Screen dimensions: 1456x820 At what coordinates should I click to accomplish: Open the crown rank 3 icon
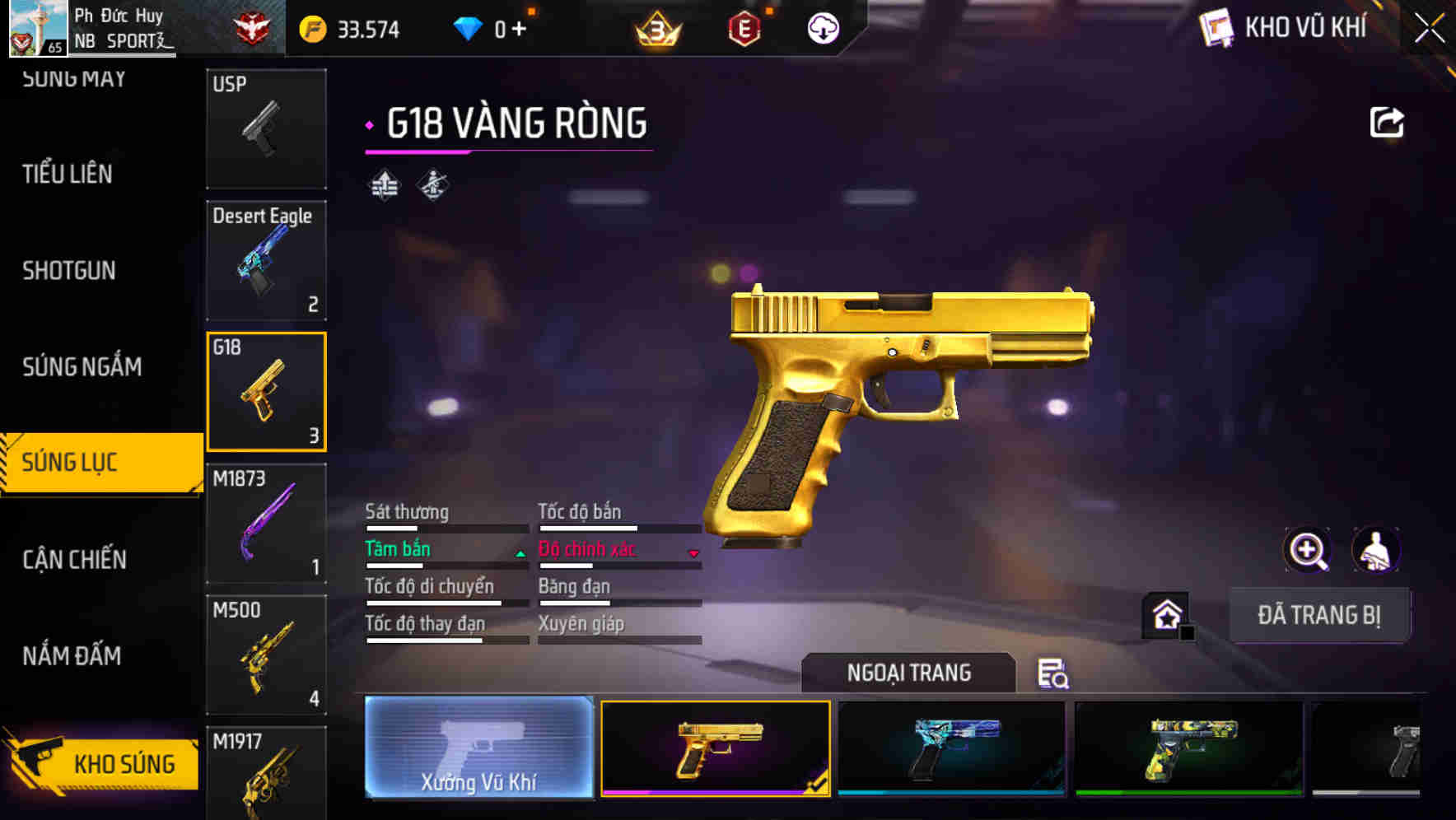click(658, 27)
